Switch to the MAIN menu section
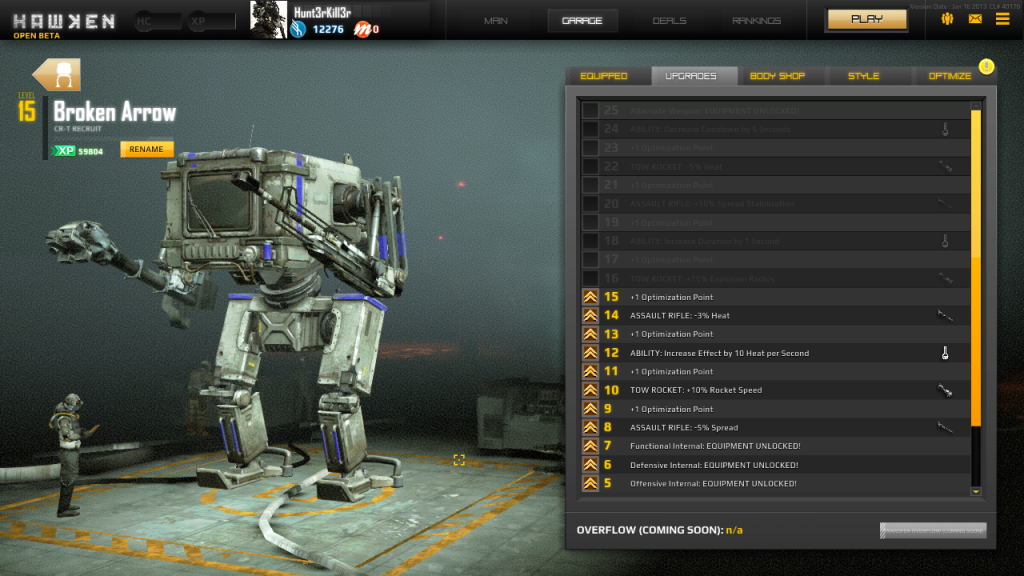This screenshot has width=1024, height=576. [x=496, y=20]
